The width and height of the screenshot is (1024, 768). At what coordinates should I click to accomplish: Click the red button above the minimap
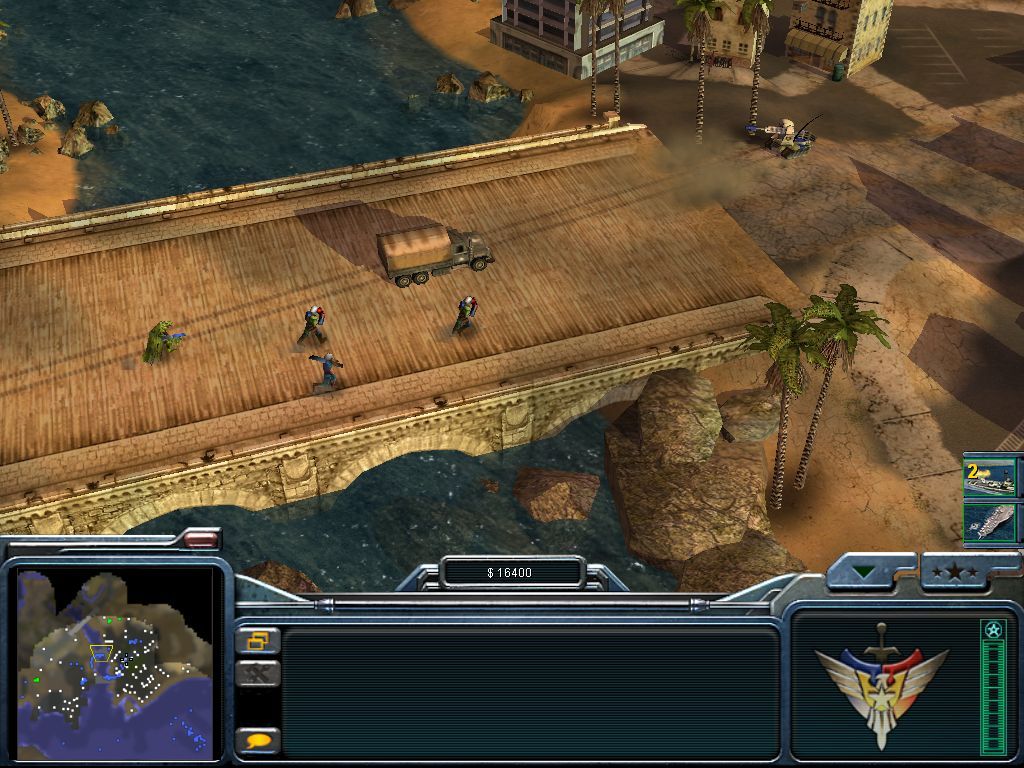(x=201, y=539)
